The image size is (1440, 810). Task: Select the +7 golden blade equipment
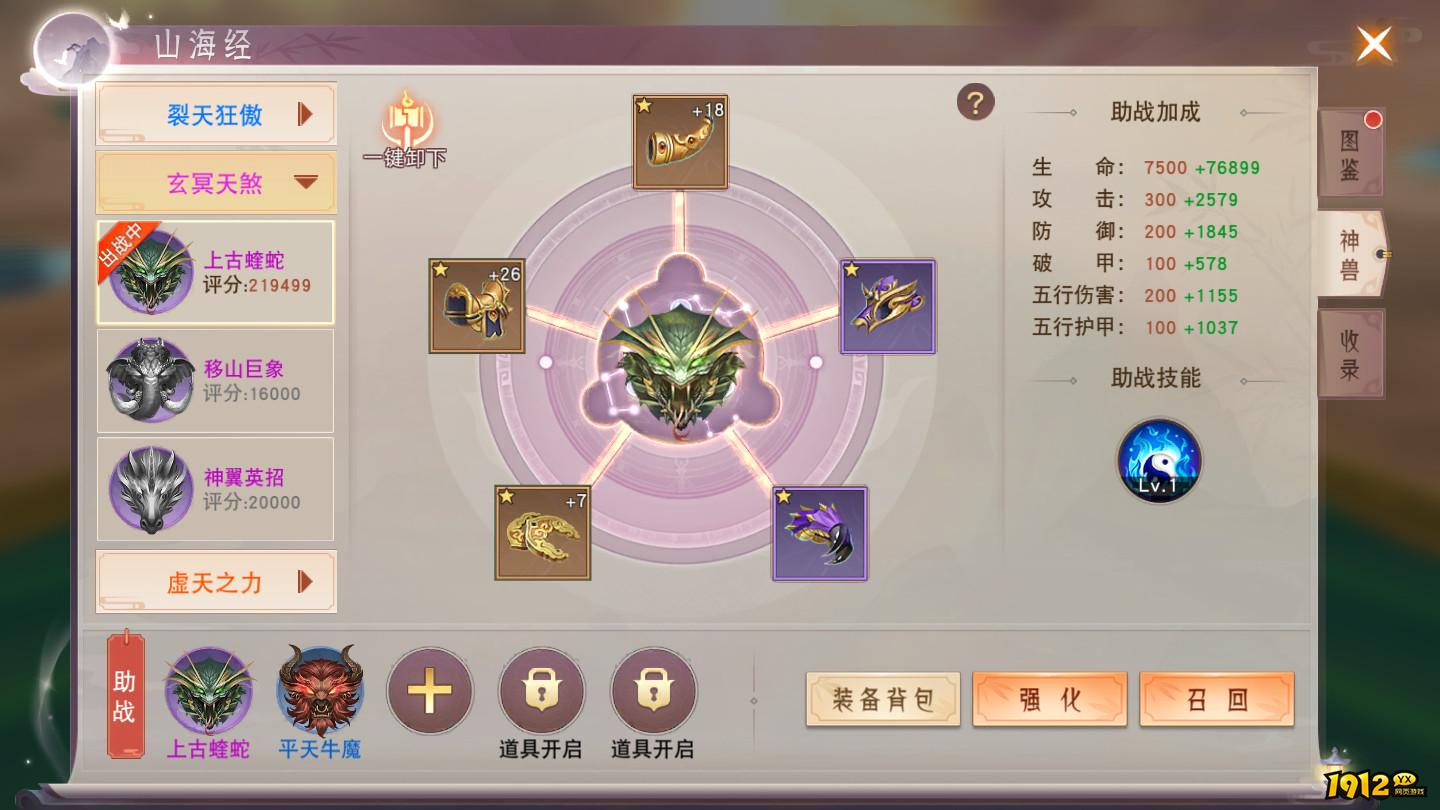tap(540, 533)
